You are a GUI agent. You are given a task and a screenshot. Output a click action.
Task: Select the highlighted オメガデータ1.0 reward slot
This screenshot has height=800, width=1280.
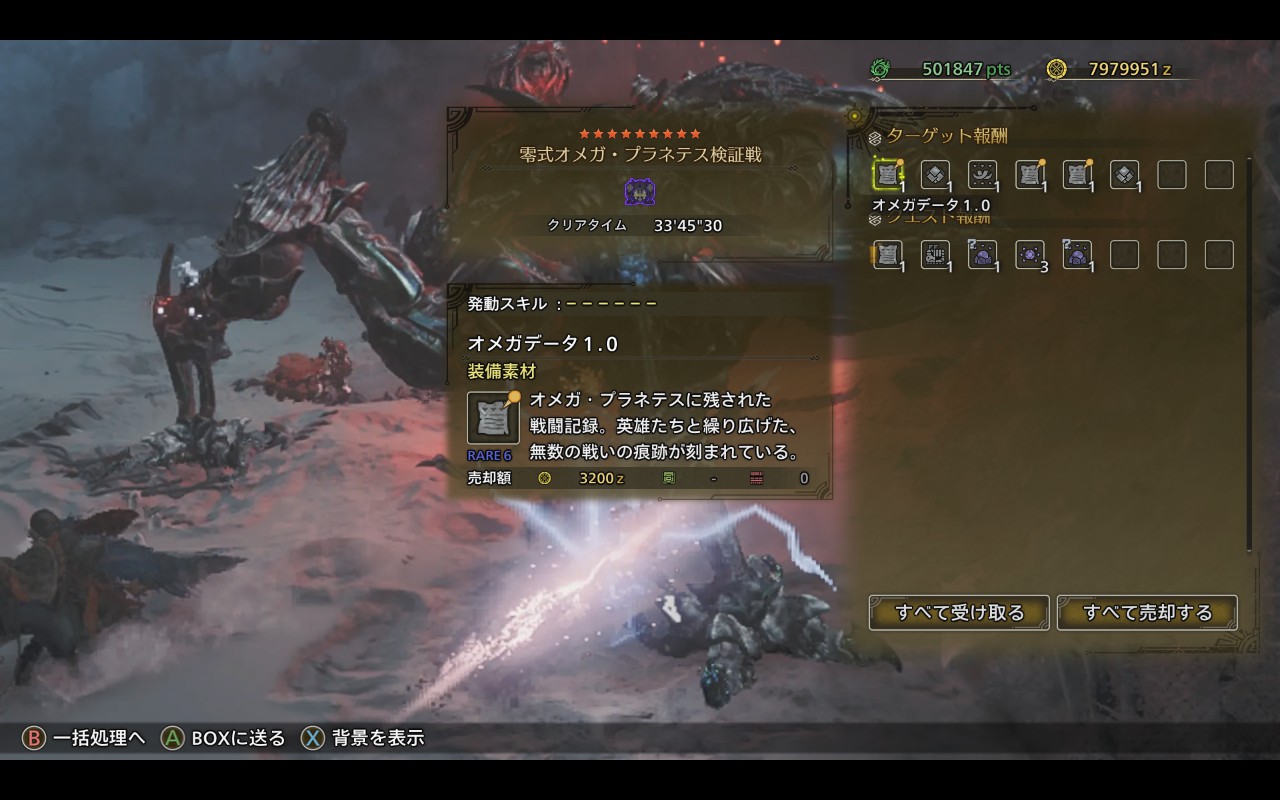pos(887,175)
